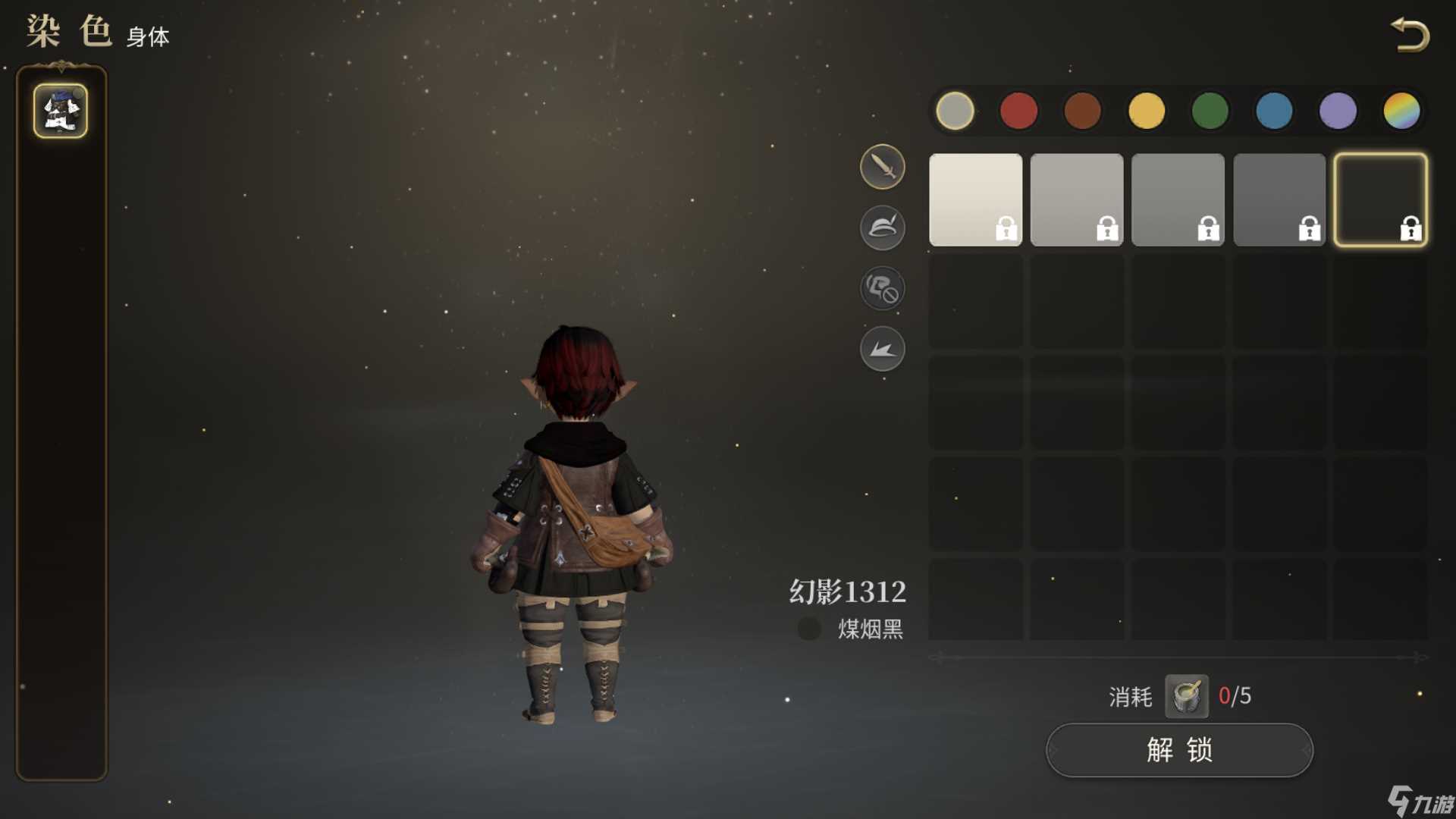Viewport: 1456px width, 819px height.
Task: Click the dye pot consumable icon next to 消耗
Action: pyautogui.click(x=1187, y=695)
